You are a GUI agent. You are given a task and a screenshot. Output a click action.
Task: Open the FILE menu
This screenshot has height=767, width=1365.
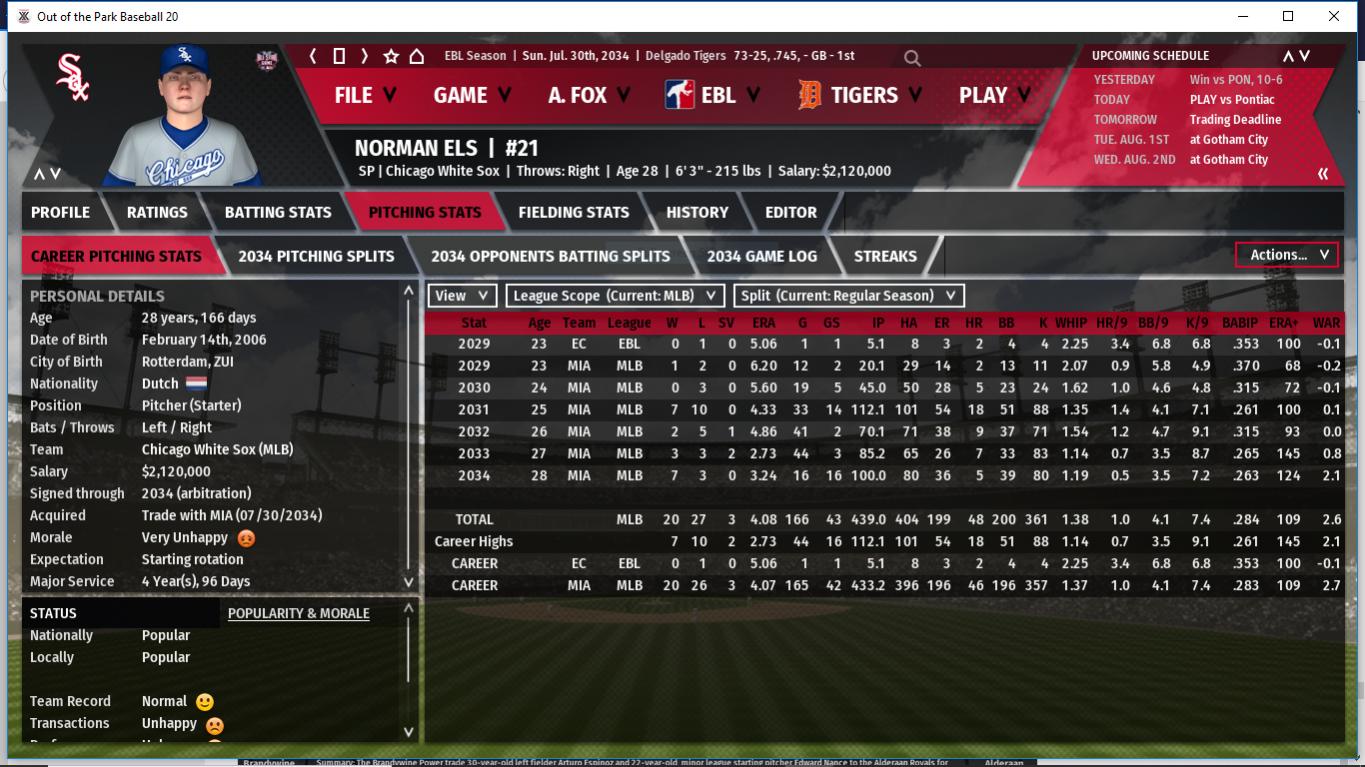(364, 95)
